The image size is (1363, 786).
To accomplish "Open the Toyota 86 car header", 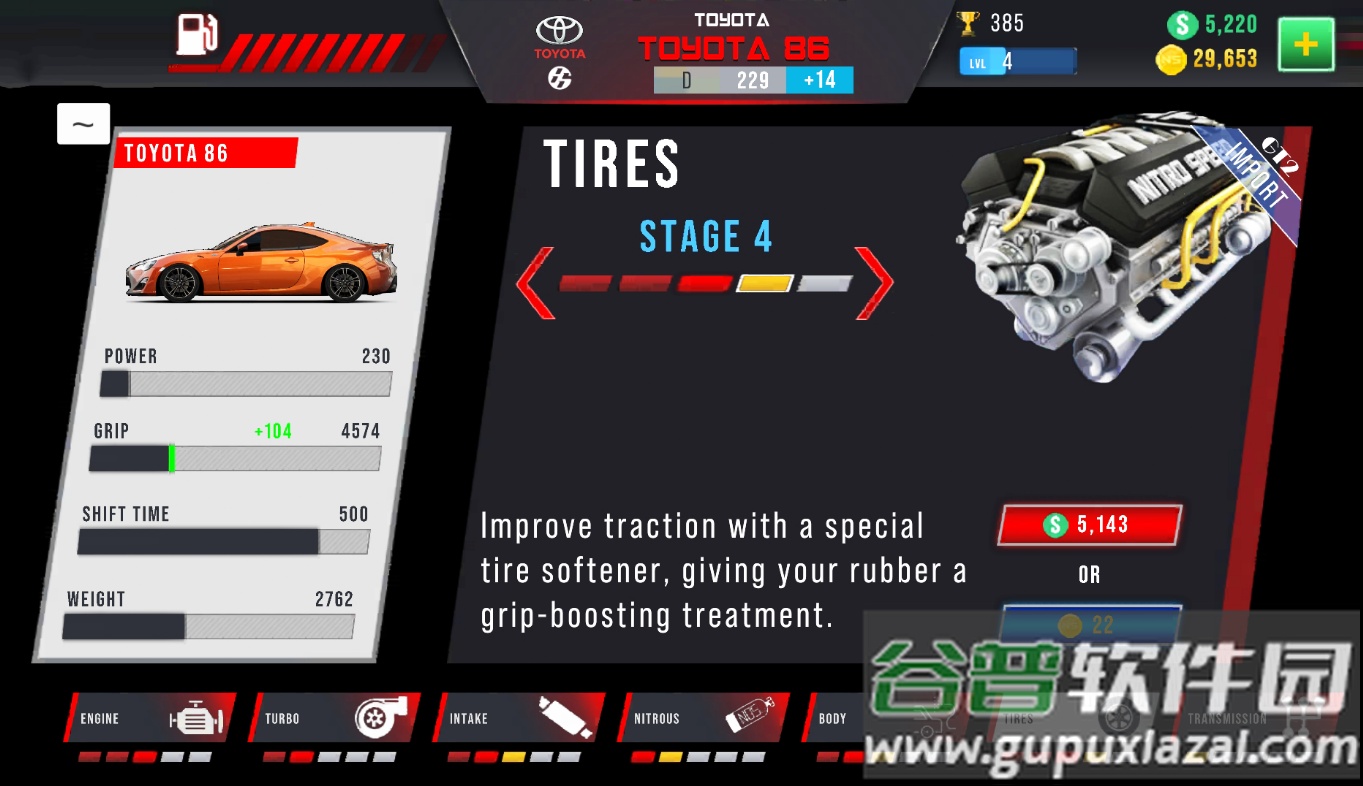I will click(734, 48).
